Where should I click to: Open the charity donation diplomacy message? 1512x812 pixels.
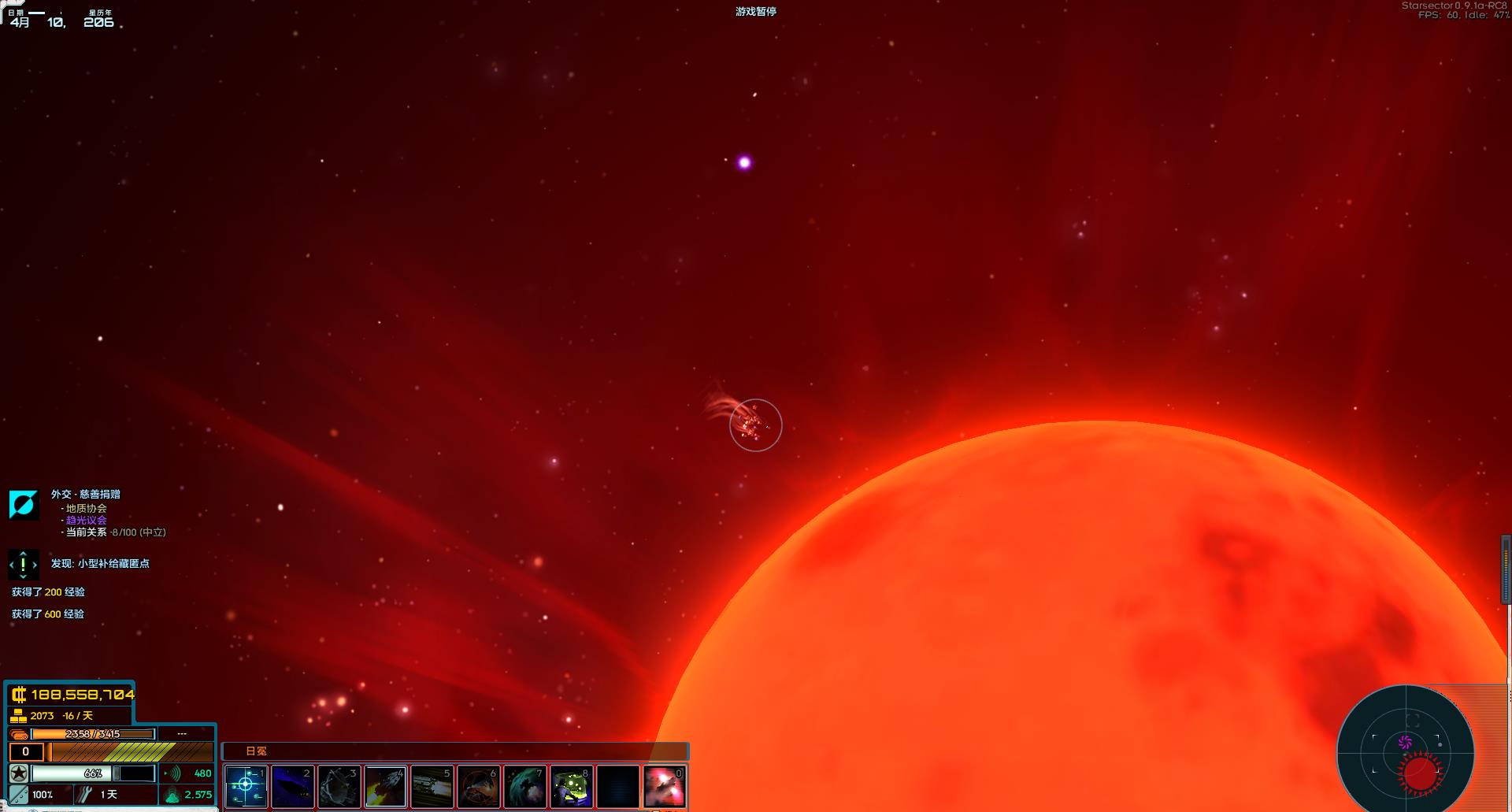coord(85,495)
